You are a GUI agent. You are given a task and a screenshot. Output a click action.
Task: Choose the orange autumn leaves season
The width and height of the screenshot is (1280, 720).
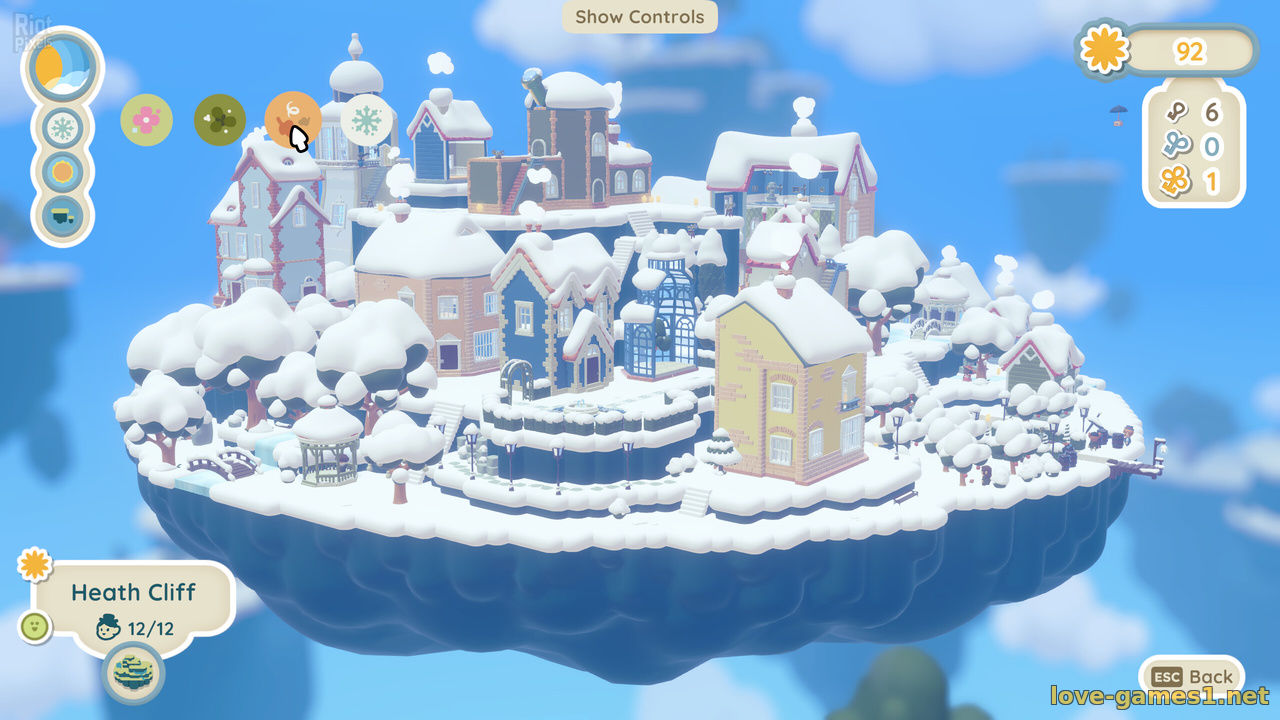292,120
